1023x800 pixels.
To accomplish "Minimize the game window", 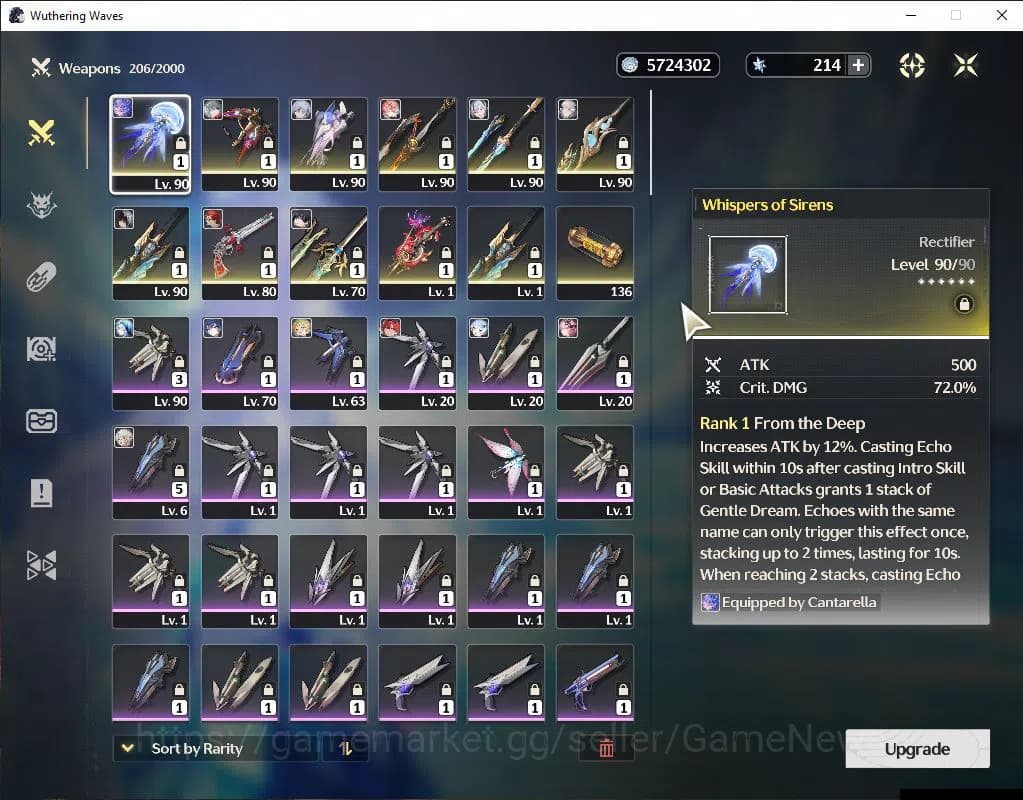I will (911, 15).
